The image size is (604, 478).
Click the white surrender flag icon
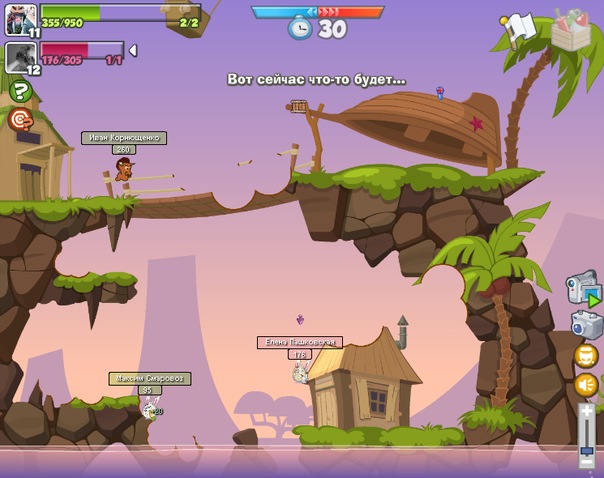[519, 30]
